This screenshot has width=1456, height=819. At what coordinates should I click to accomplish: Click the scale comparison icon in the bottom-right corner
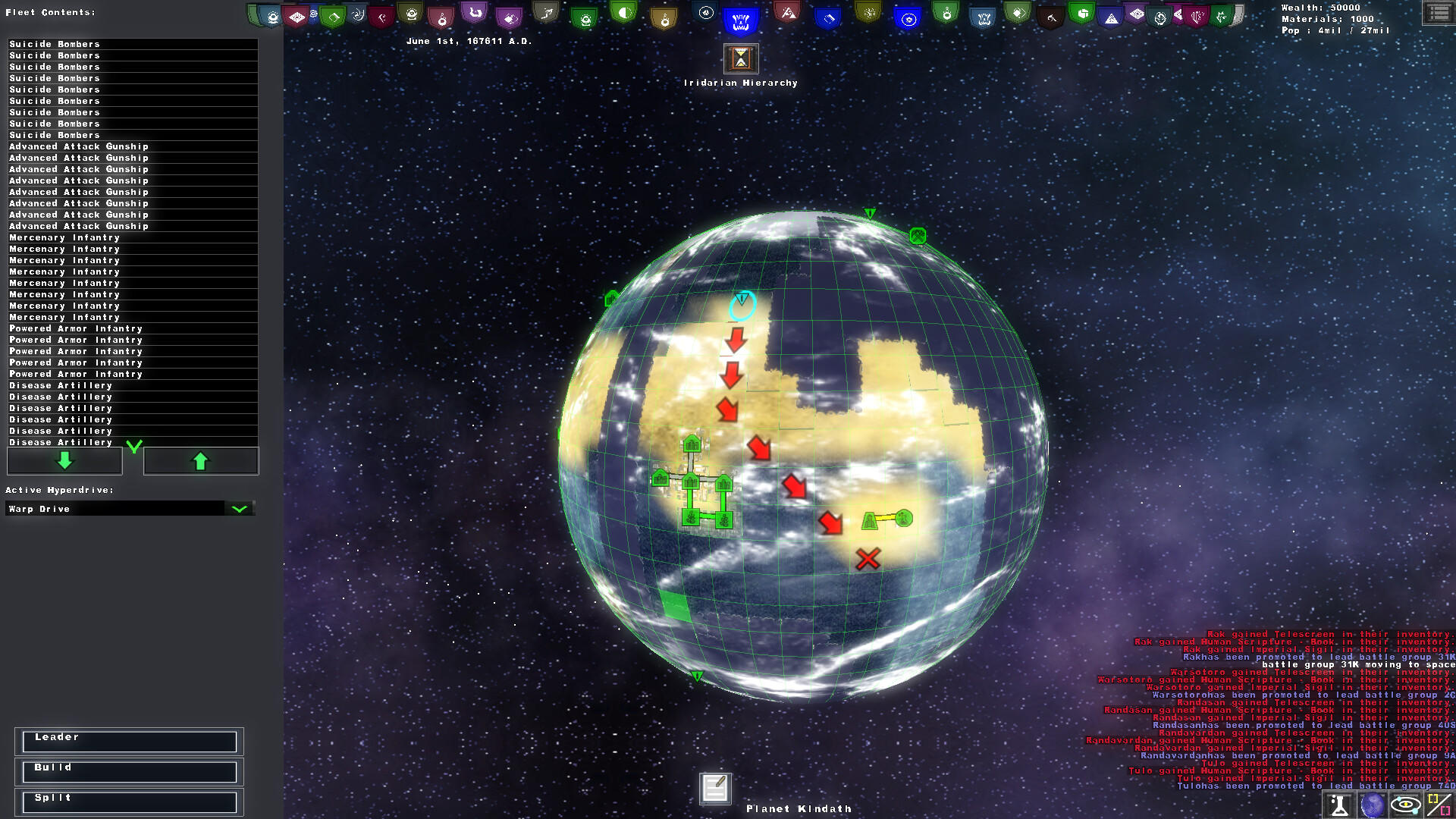[1438, 805]
